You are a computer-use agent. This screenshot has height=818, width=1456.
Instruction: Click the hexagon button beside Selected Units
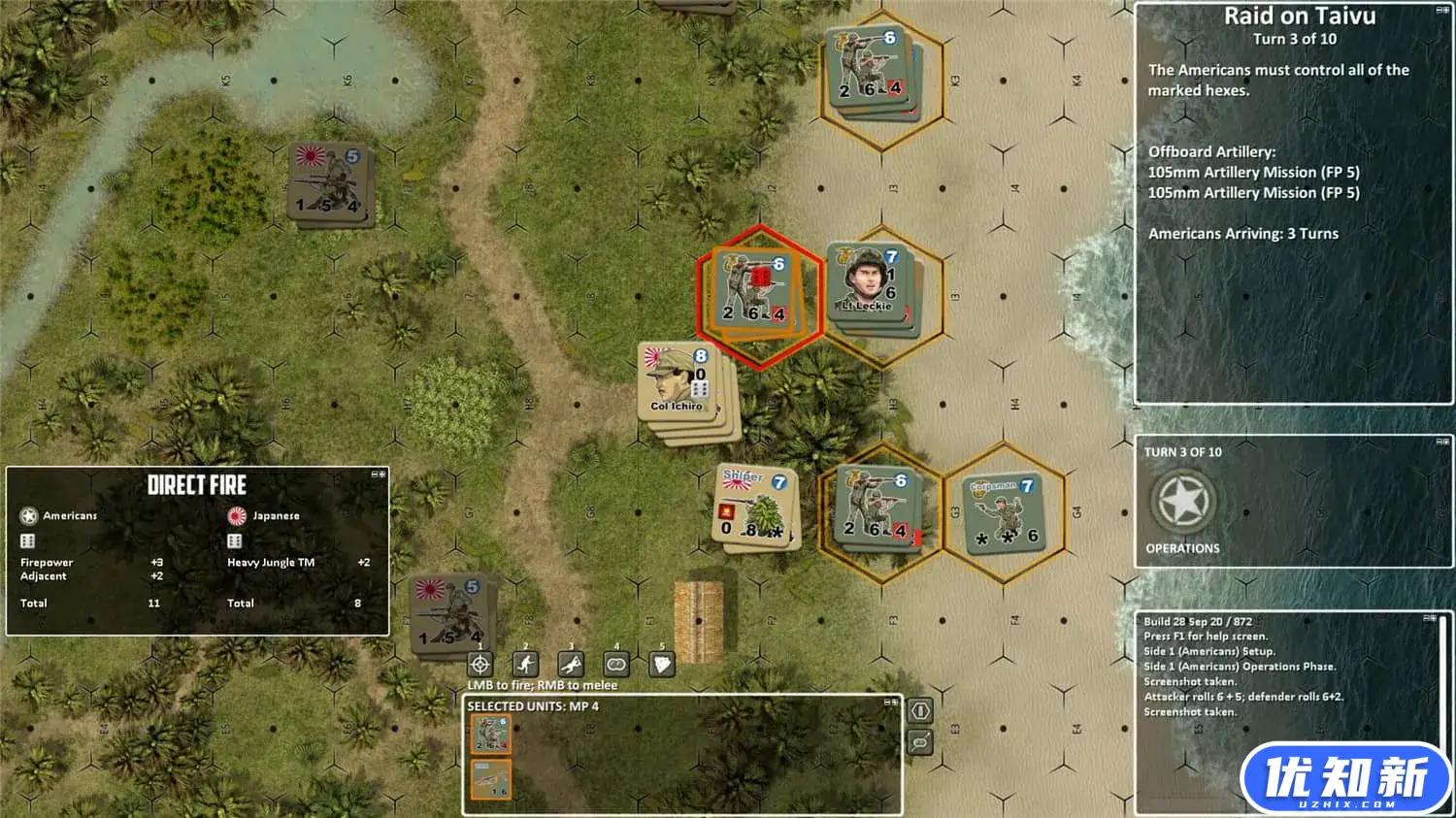coord(920,710)
